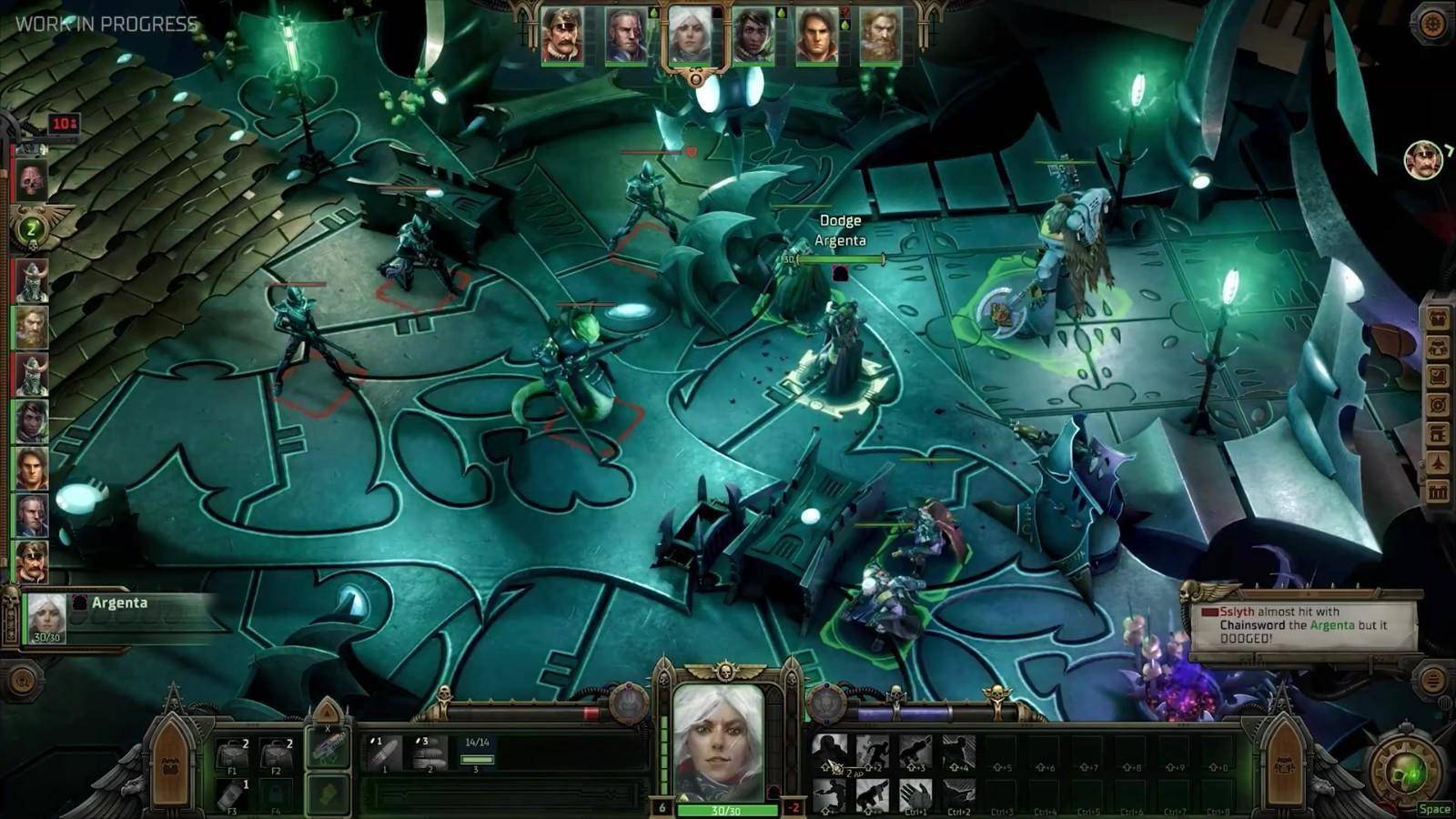Click the skull entry in initiative order
Viewport: 1456px width, 819px height.
point(31,180)
